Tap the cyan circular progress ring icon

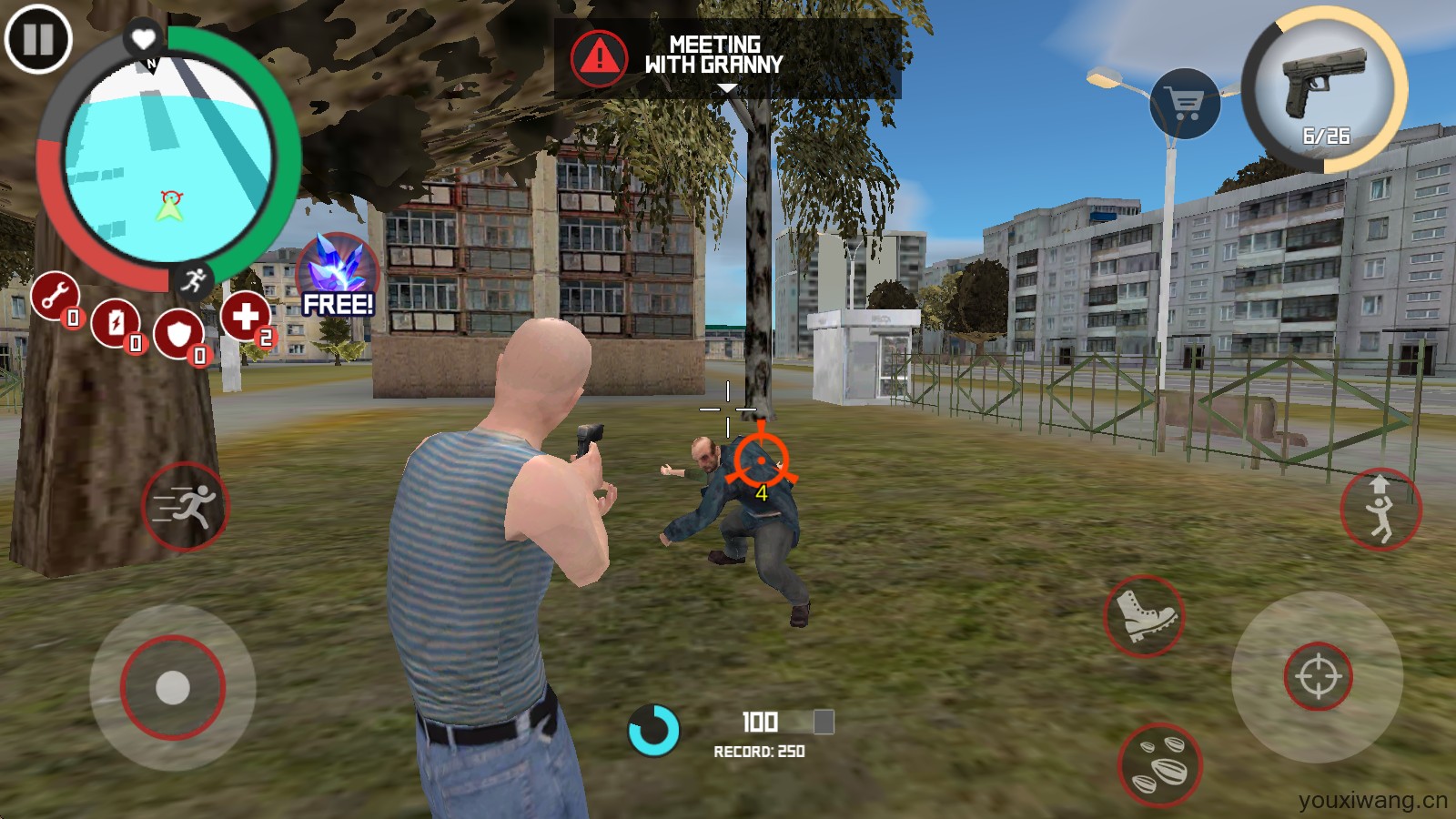(x=653, y=730)
